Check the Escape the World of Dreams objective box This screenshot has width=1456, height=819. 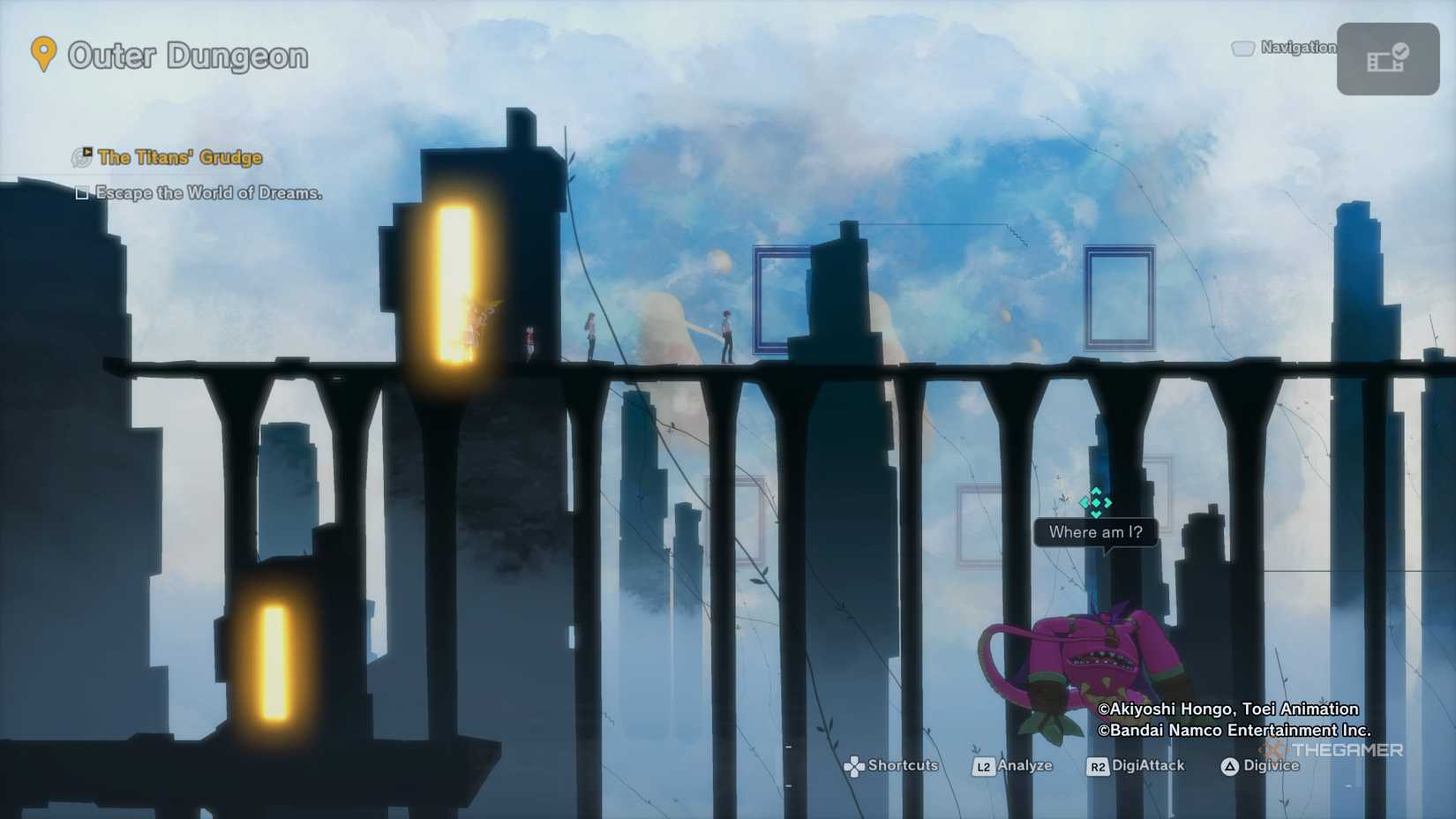82,193
